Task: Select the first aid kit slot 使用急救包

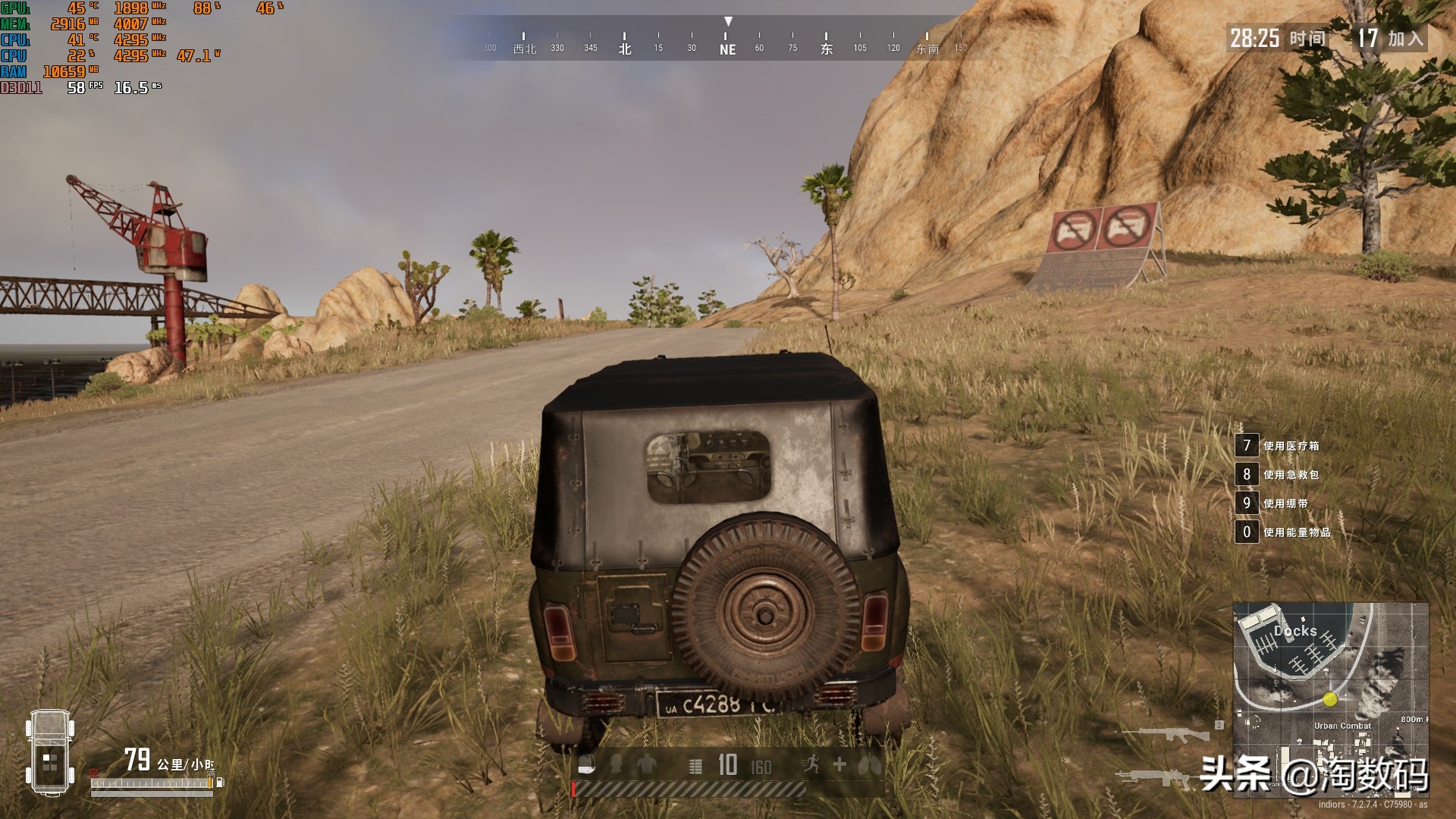Action: coord(1247,475)
